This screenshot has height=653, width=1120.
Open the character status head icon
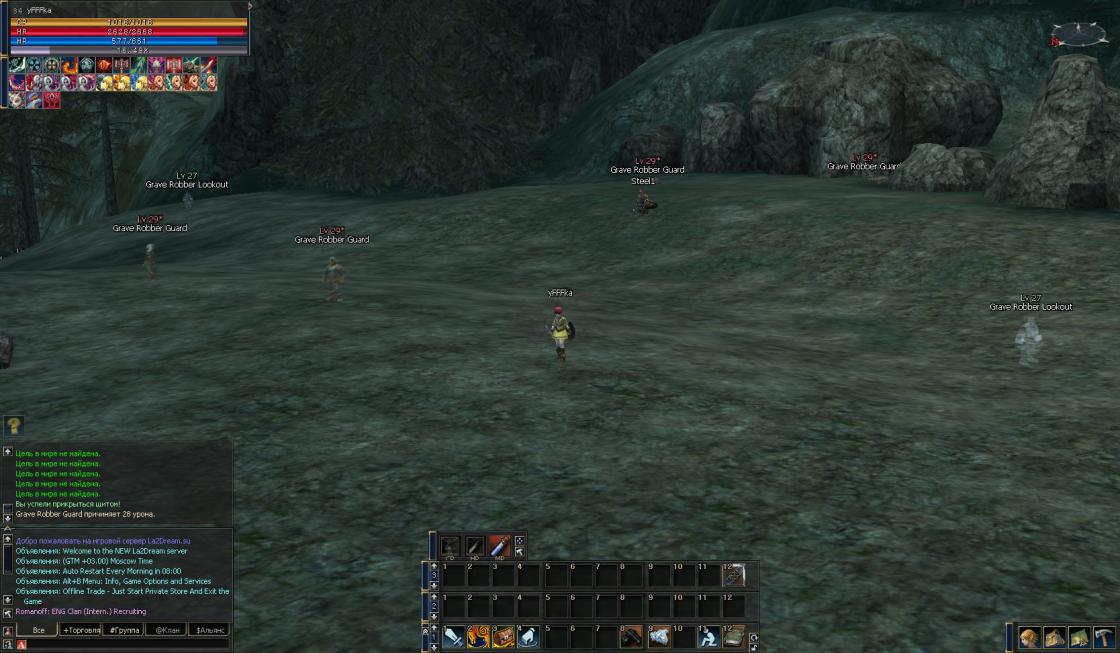[x=1030, y=637]
